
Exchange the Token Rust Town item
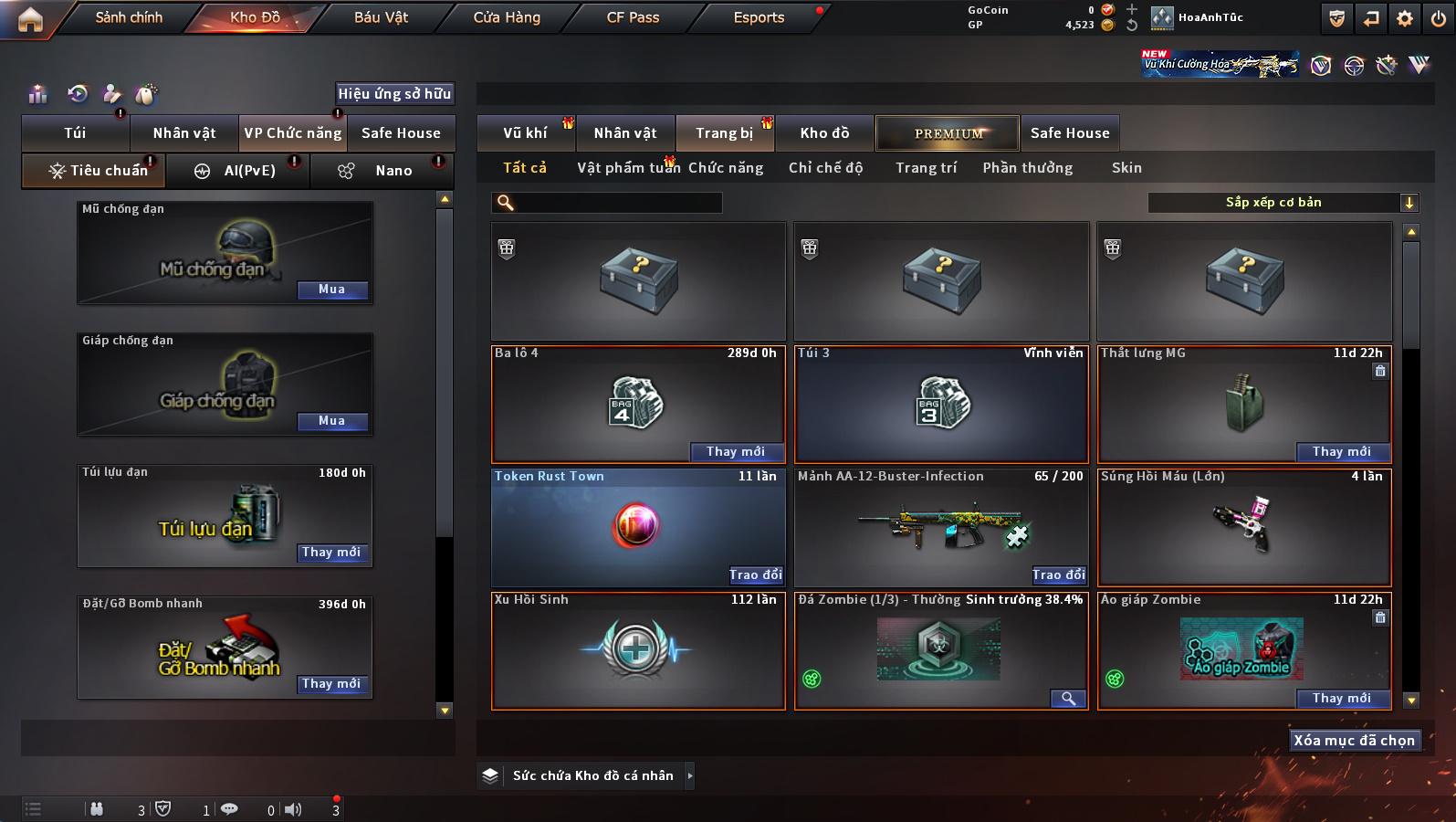[x=756, y=574]
